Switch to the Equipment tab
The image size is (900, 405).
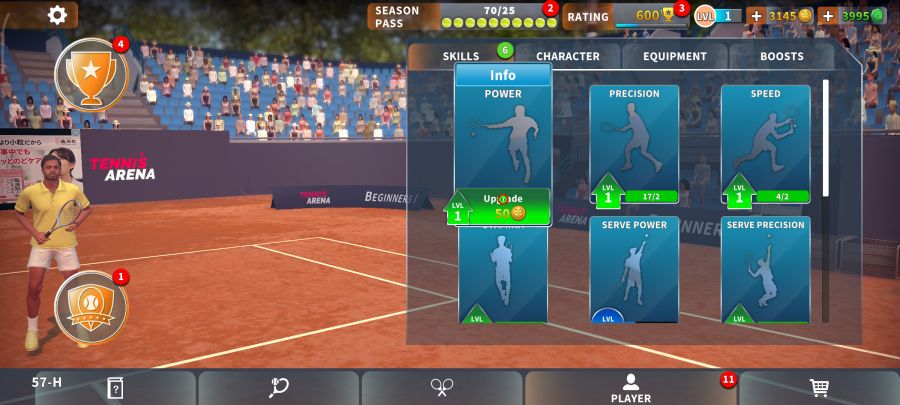pyautogui.click(x=675, y=56)
